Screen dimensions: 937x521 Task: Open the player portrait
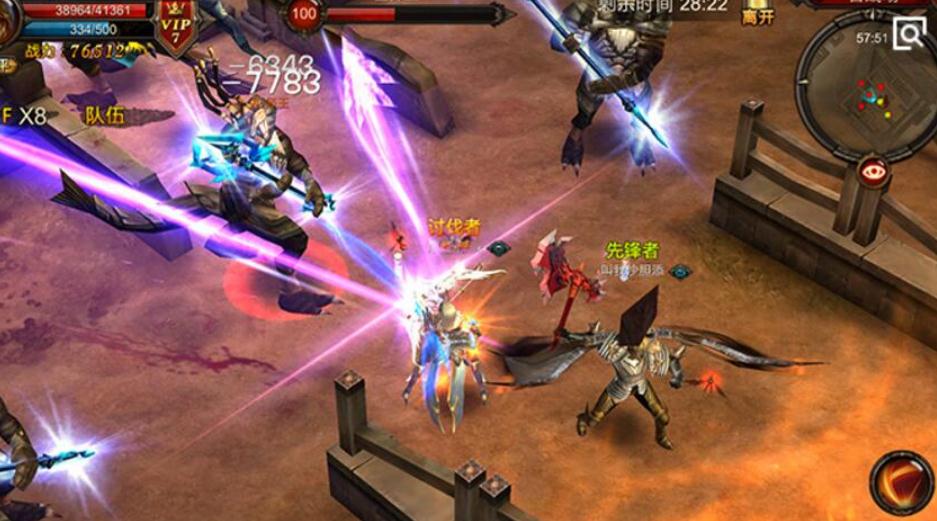click(x=8, y=22)
